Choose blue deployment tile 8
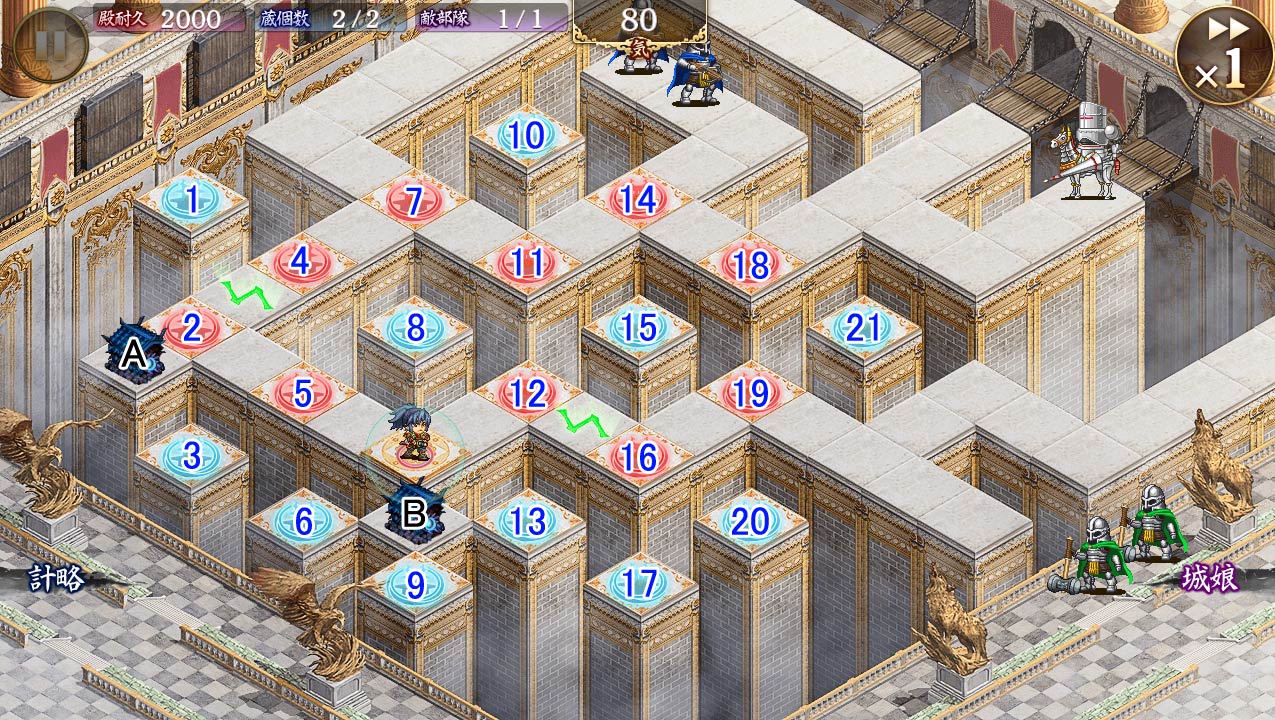1275x720 pixels. pyautogui.click(x=415, y=327)
